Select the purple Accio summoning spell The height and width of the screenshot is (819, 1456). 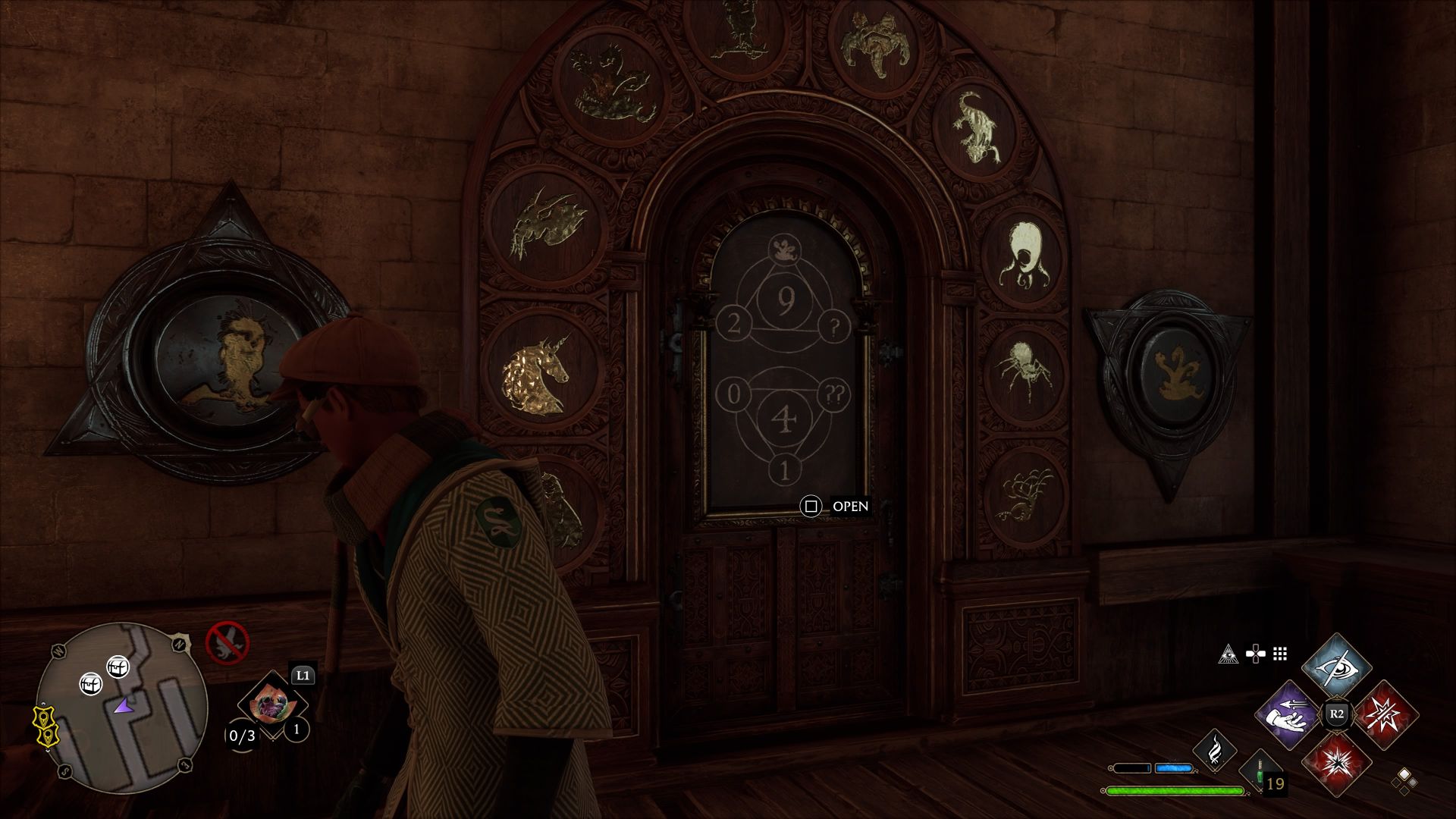coord(1288,714)
